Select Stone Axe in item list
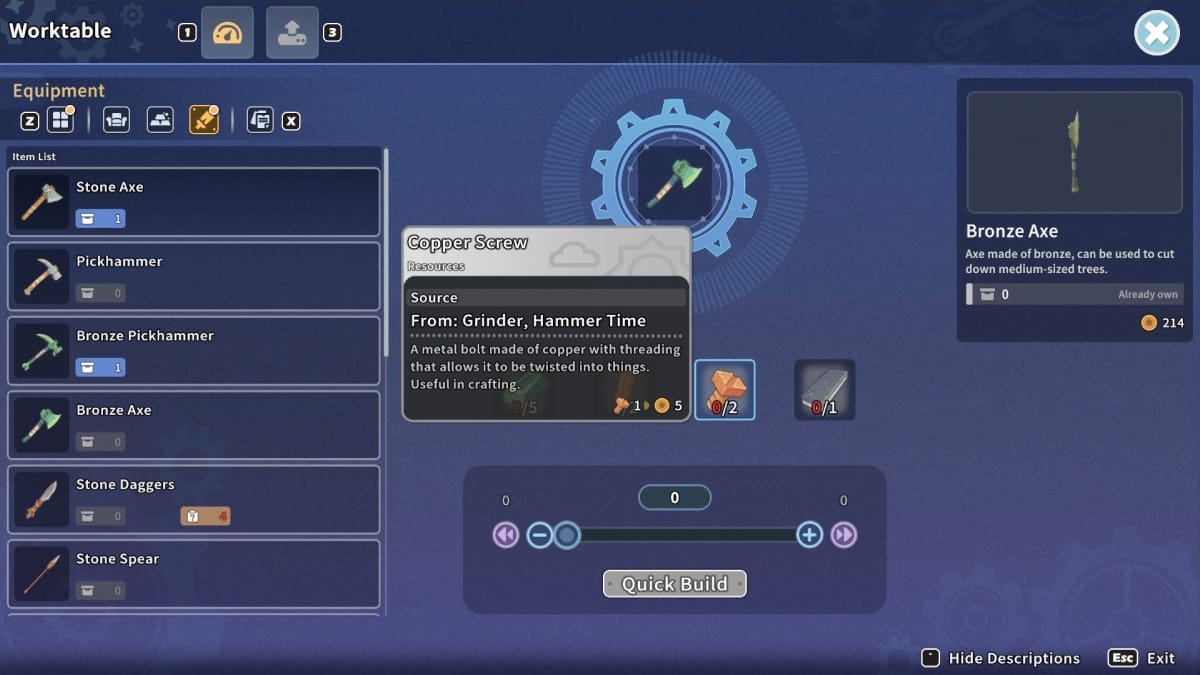The image size is (1200, 675). [x=194, y=202]
